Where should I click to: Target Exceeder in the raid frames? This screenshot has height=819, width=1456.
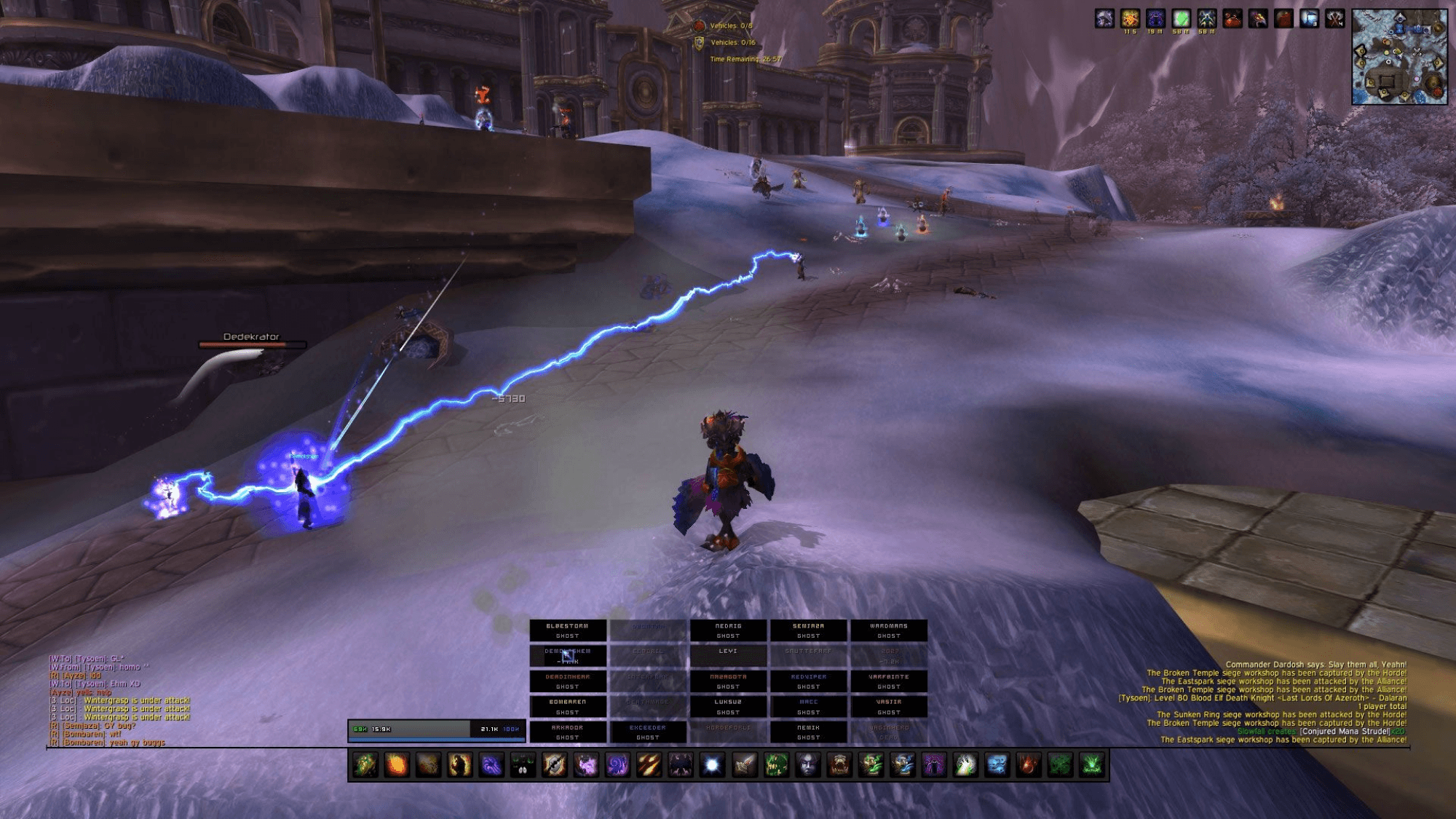click(x=647, y=732)
